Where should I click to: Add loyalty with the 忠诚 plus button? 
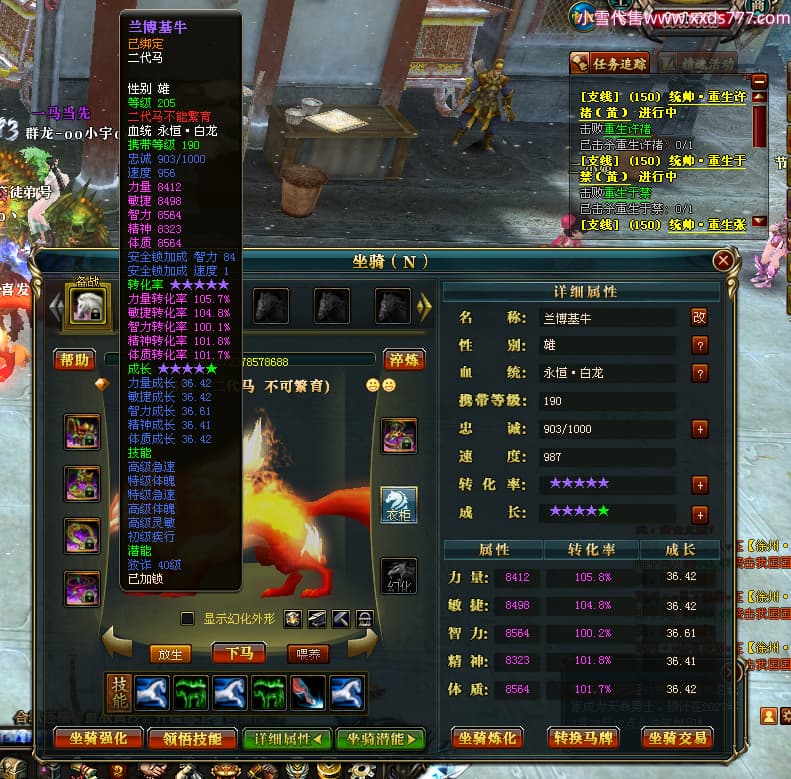(x=700, y=428)
